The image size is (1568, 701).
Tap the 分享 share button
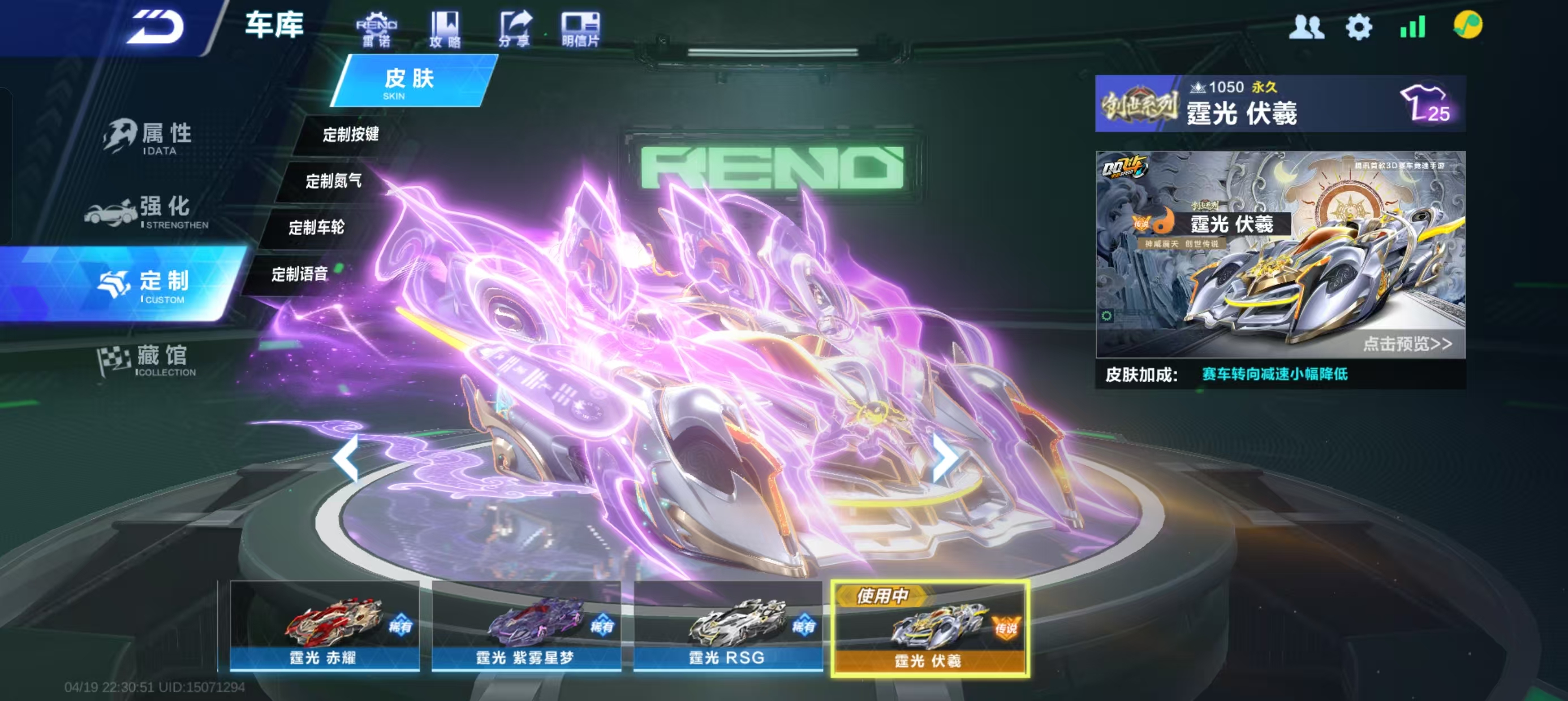coord(514,29)
